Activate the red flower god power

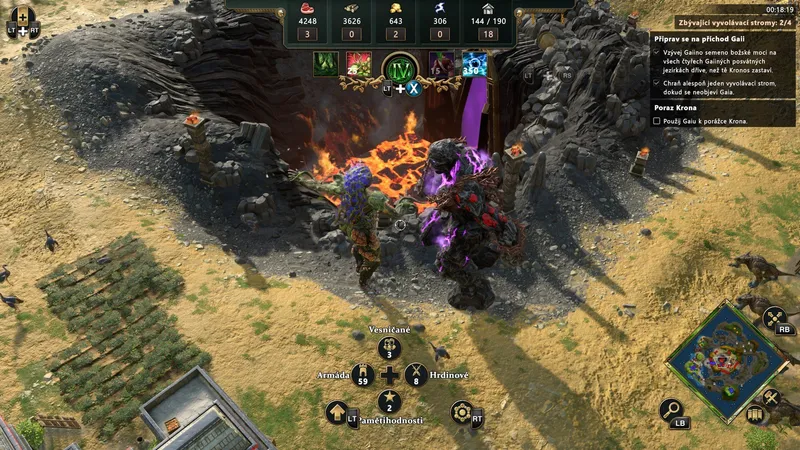[x=358, y=64]
